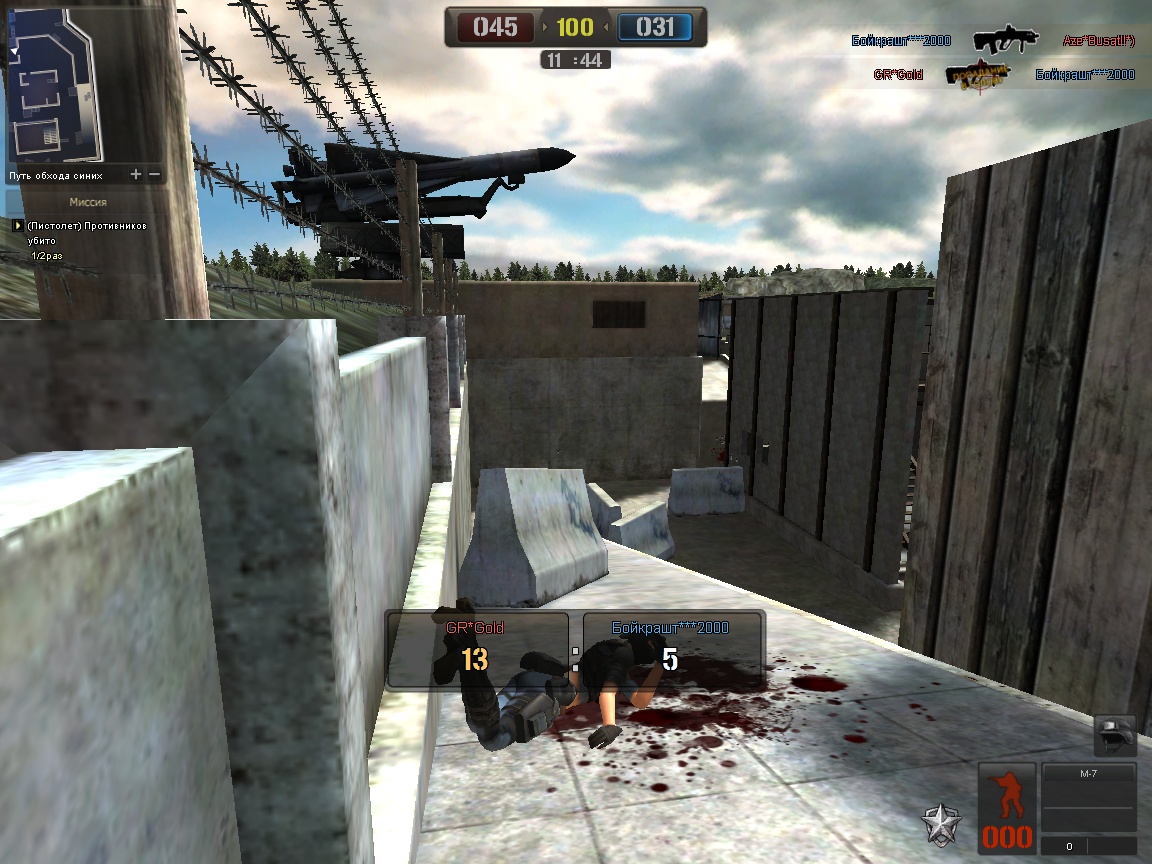Click the minimap in the corner

55,85
